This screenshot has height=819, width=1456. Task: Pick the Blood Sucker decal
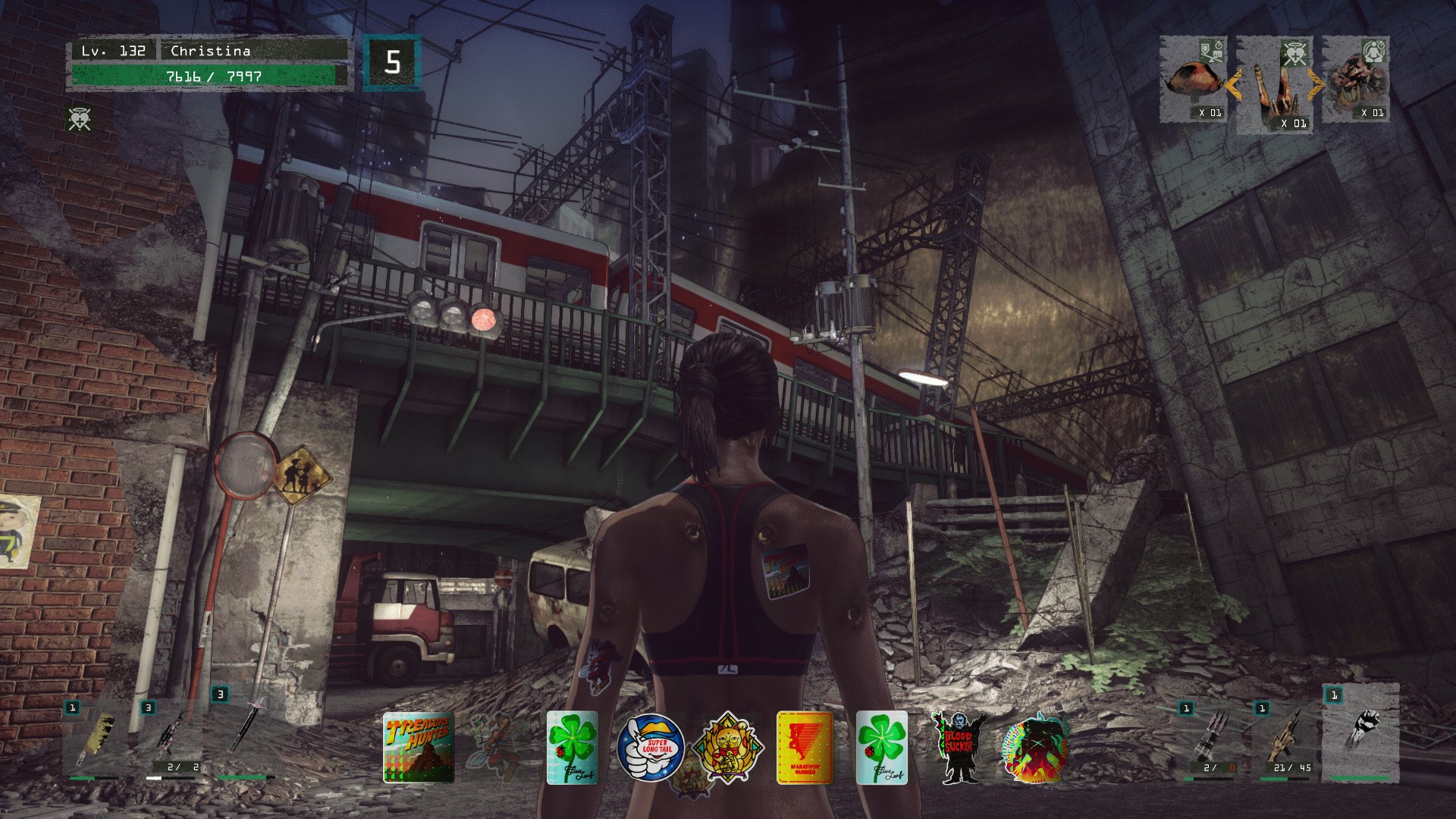[958, 748]
